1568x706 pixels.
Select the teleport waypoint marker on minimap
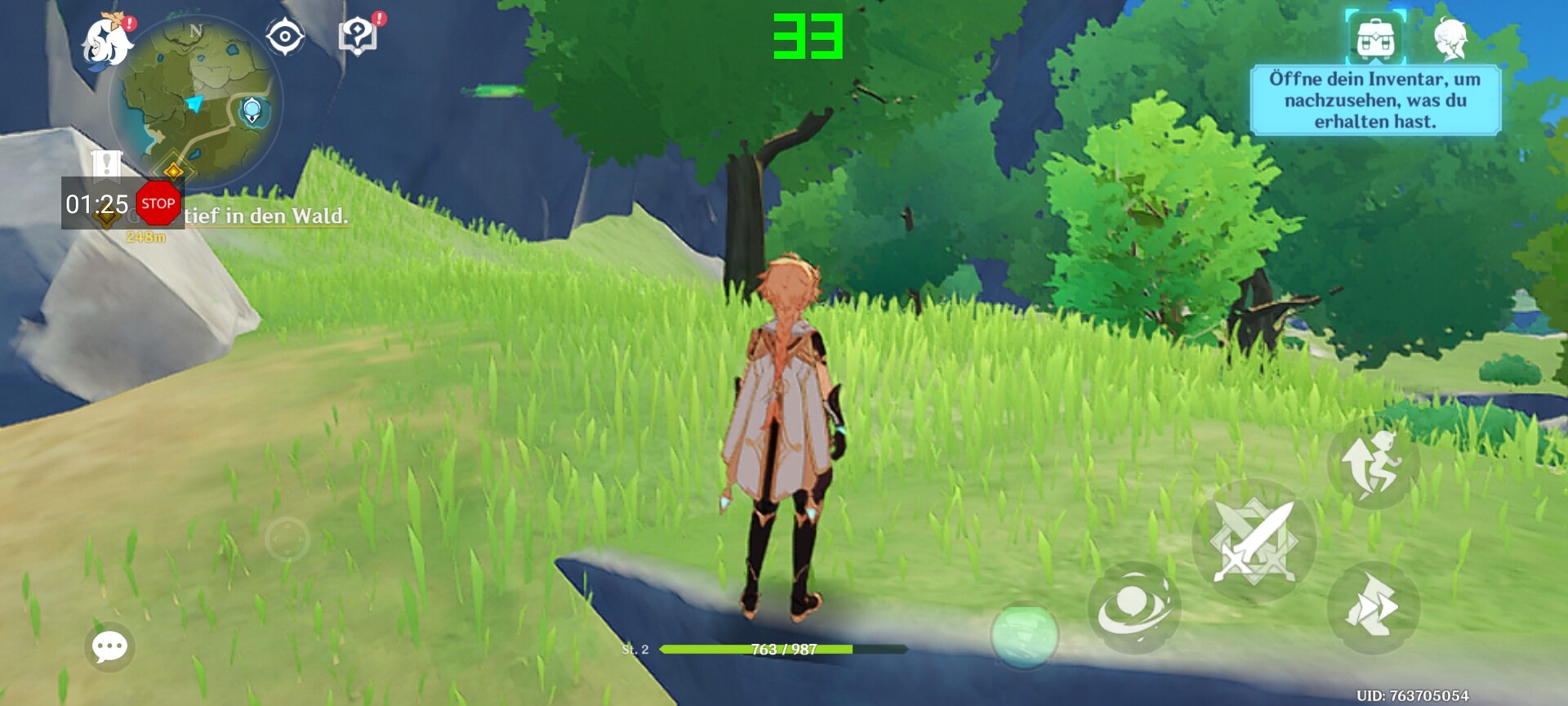click(252, 109)
